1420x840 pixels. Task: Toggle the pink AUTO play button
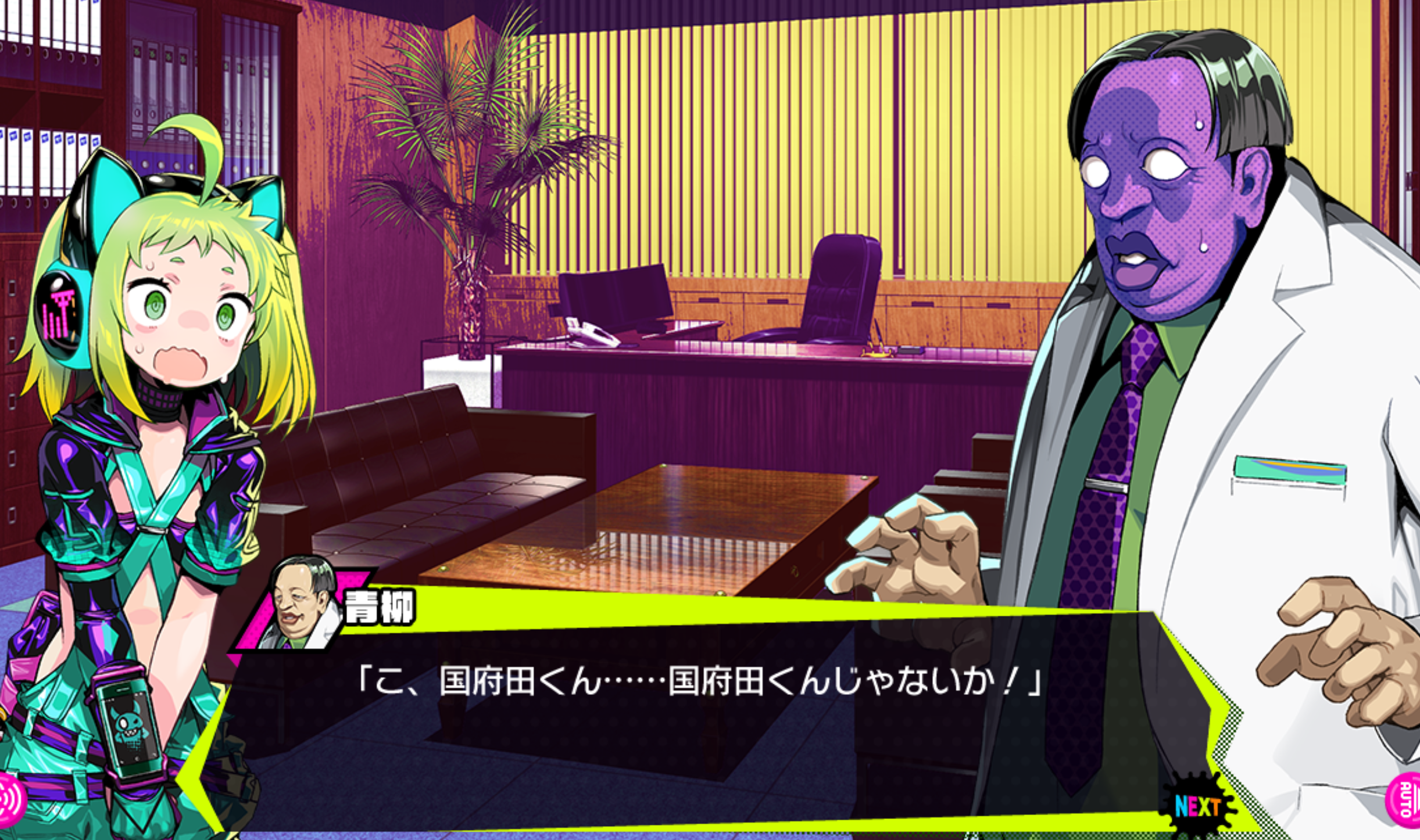pyautogui.click(x=1405, y=800)
